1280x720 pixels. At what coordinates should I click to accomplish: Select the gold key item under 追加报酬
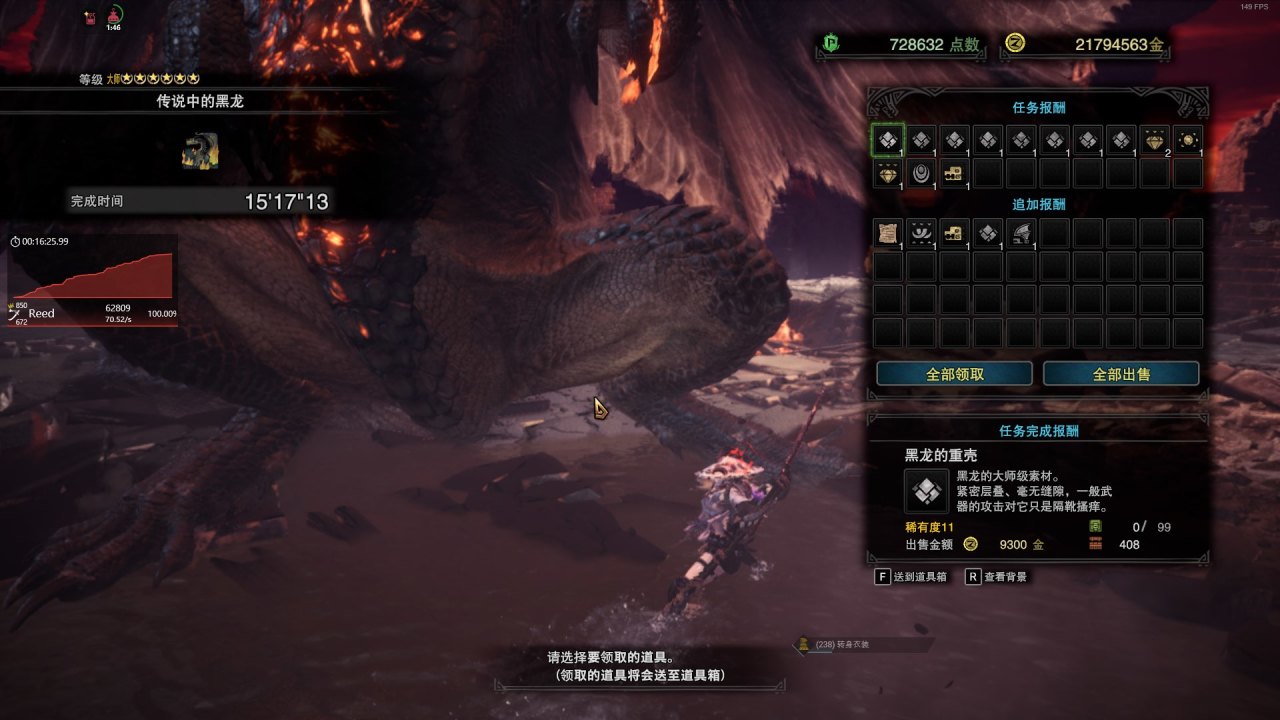pos(954,233)
